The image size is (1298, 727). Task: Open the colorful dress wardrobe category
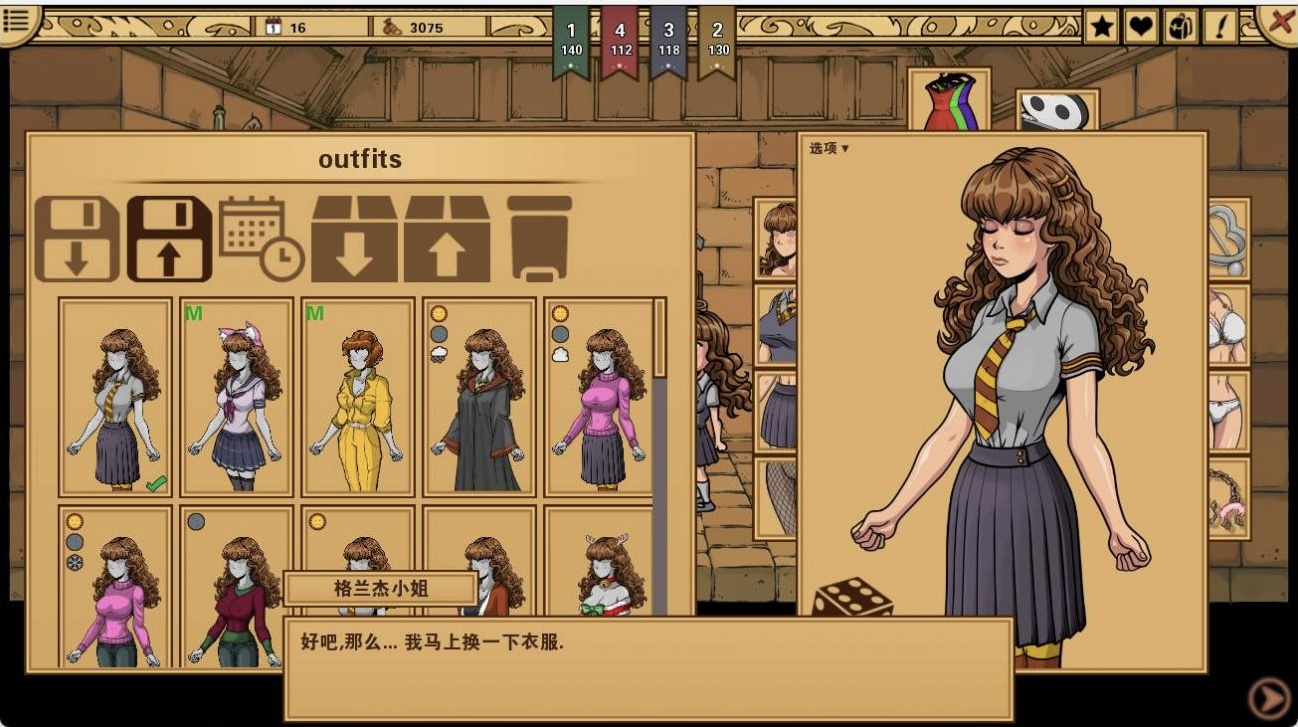[949, 102]
